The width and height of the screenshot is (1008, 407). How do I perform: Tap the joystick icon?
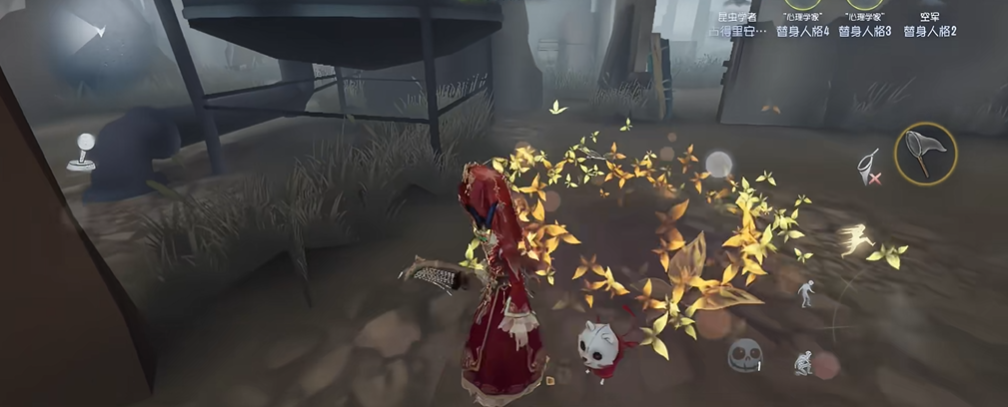(x=81, y=152)
